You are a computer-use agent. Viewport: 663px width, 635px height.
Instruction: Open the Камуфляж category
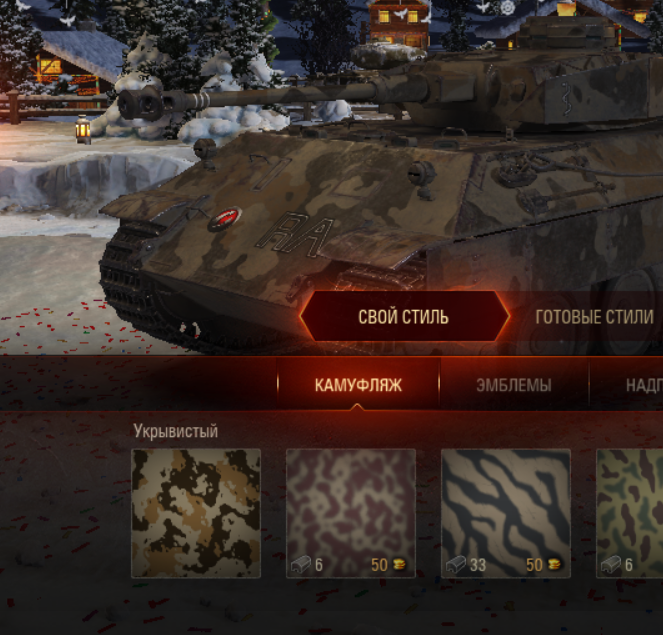click(x=358, y=385)
